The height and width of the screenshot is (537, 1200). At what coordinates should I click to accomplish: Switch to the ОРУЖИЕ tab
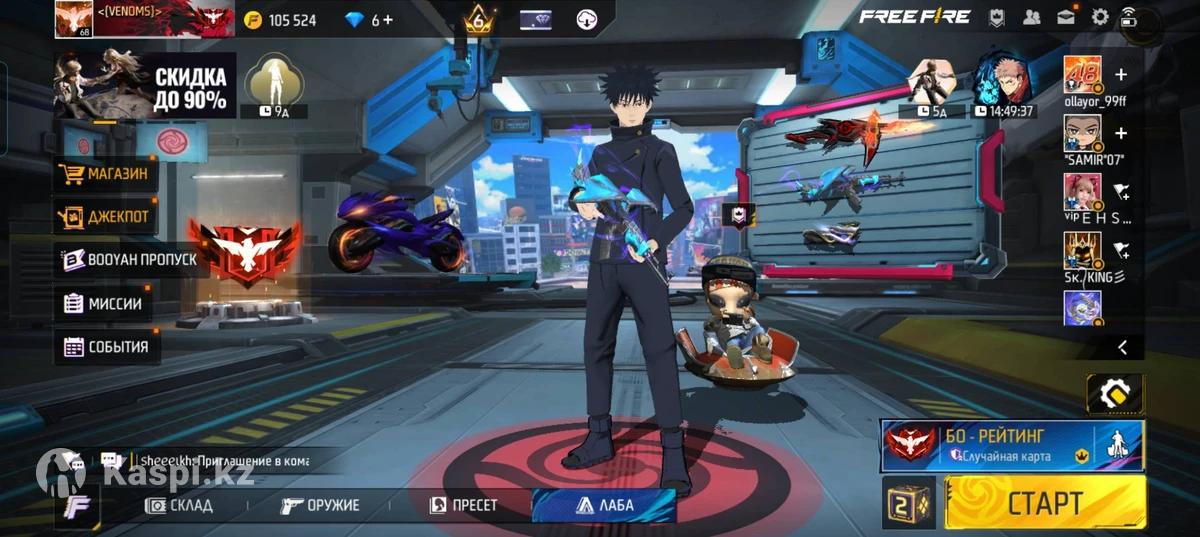320,505
